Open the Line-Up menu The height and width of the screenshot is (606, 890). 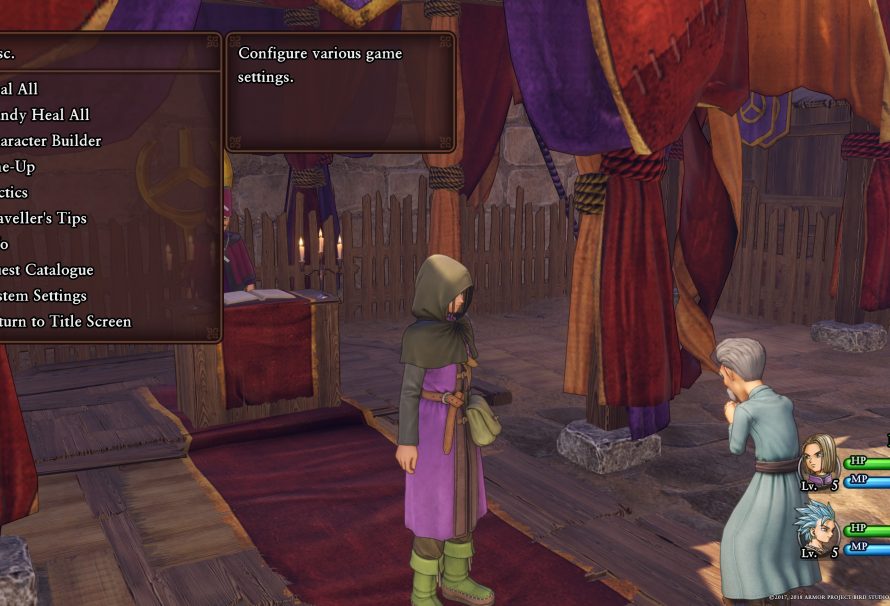point(18,167)
